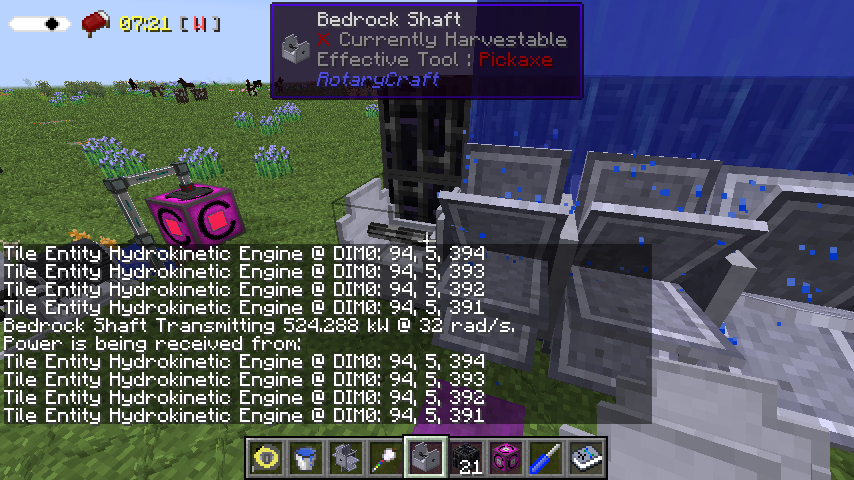This screenshot has height=480, width=854.
Task: Choose the gray engine block slot
Action: click(346, 458)
